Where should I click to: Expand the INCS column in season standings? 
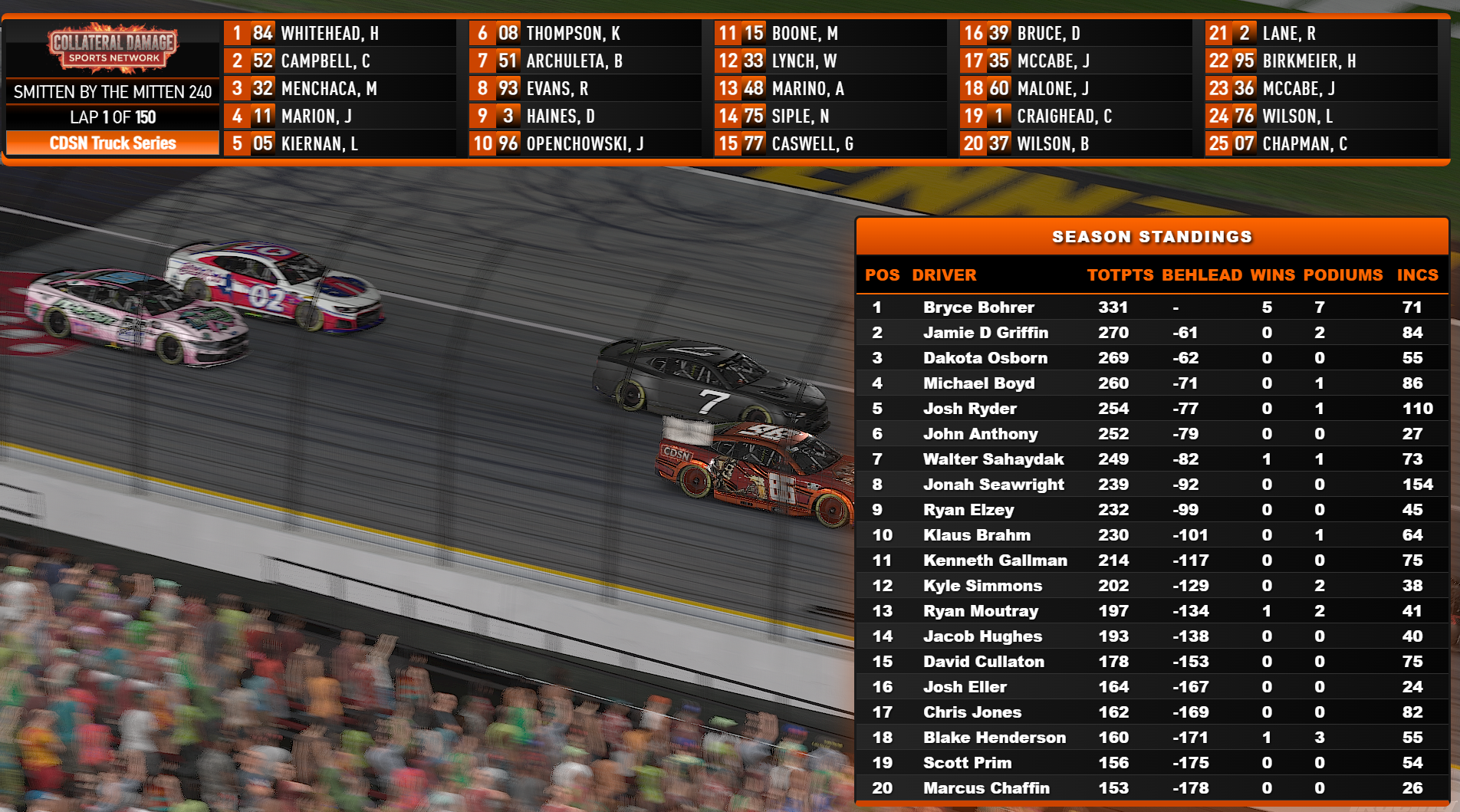click(1418, 275)
